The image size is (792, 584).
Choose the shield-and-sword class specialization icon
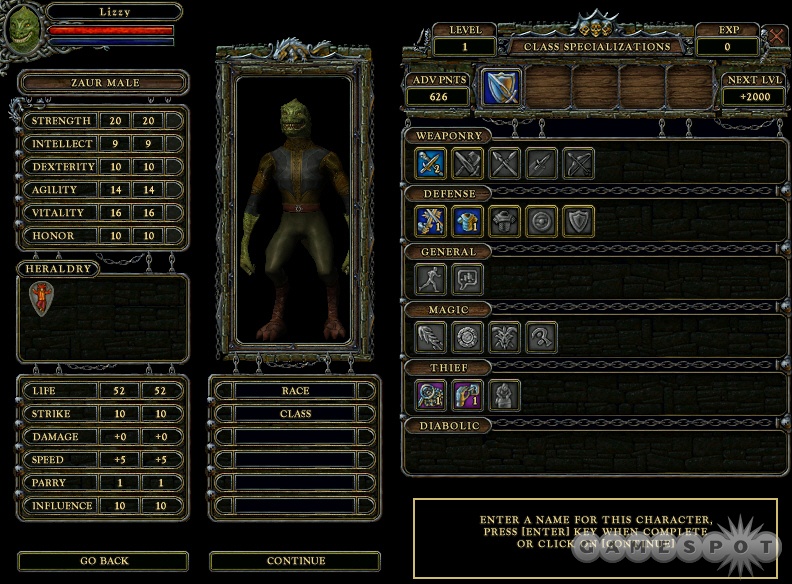[499, 88]
